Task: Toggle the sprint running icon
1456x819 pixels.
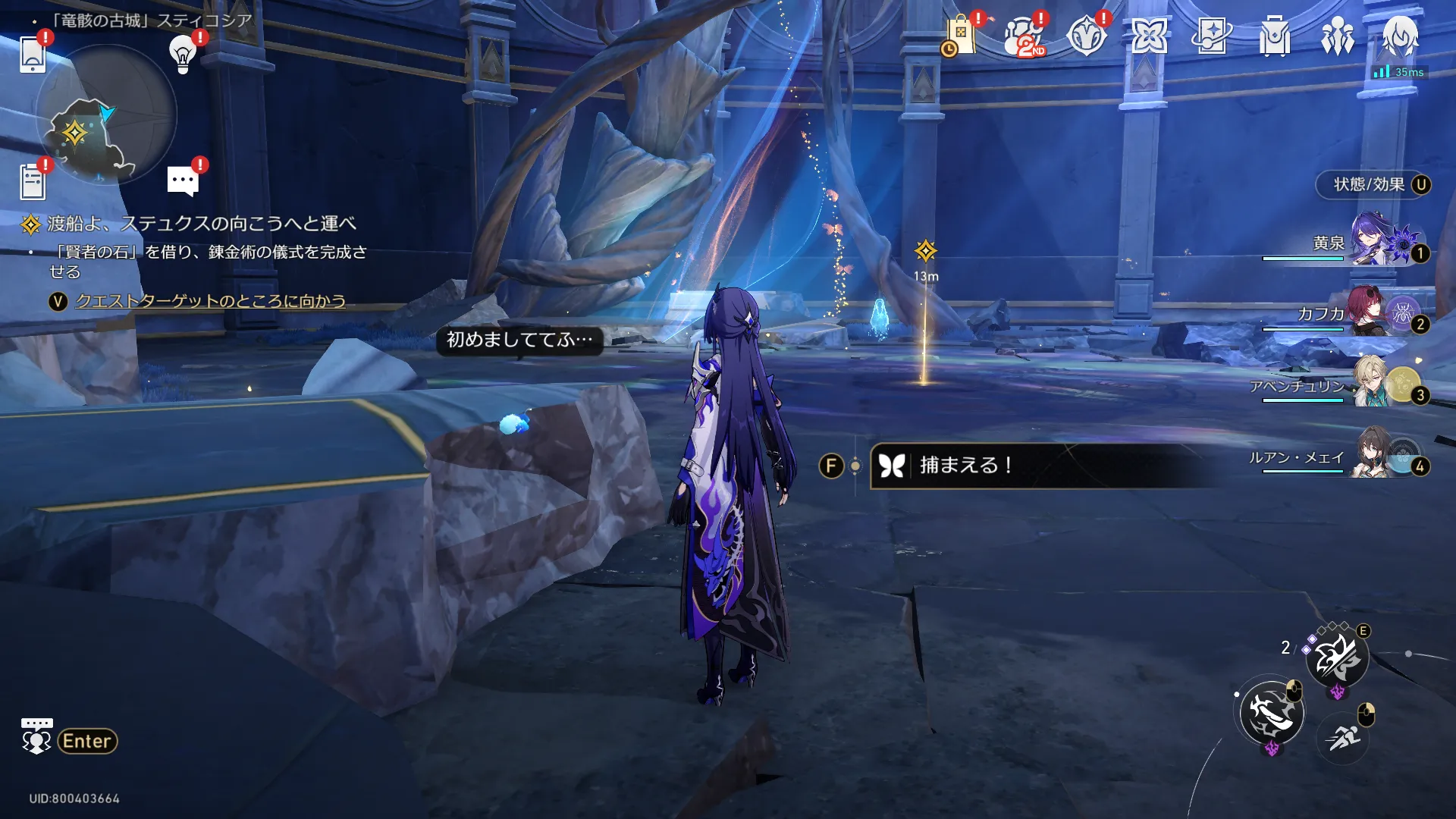Action: click(x=1343, y=736)
